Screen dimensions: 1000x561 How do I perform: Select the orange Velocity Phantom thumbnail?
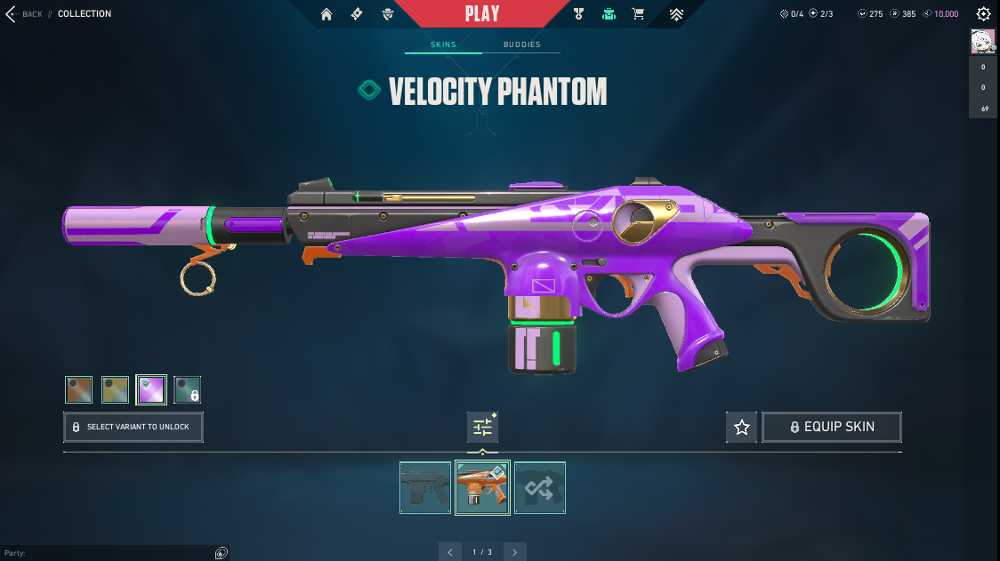(x=482, y=488)
